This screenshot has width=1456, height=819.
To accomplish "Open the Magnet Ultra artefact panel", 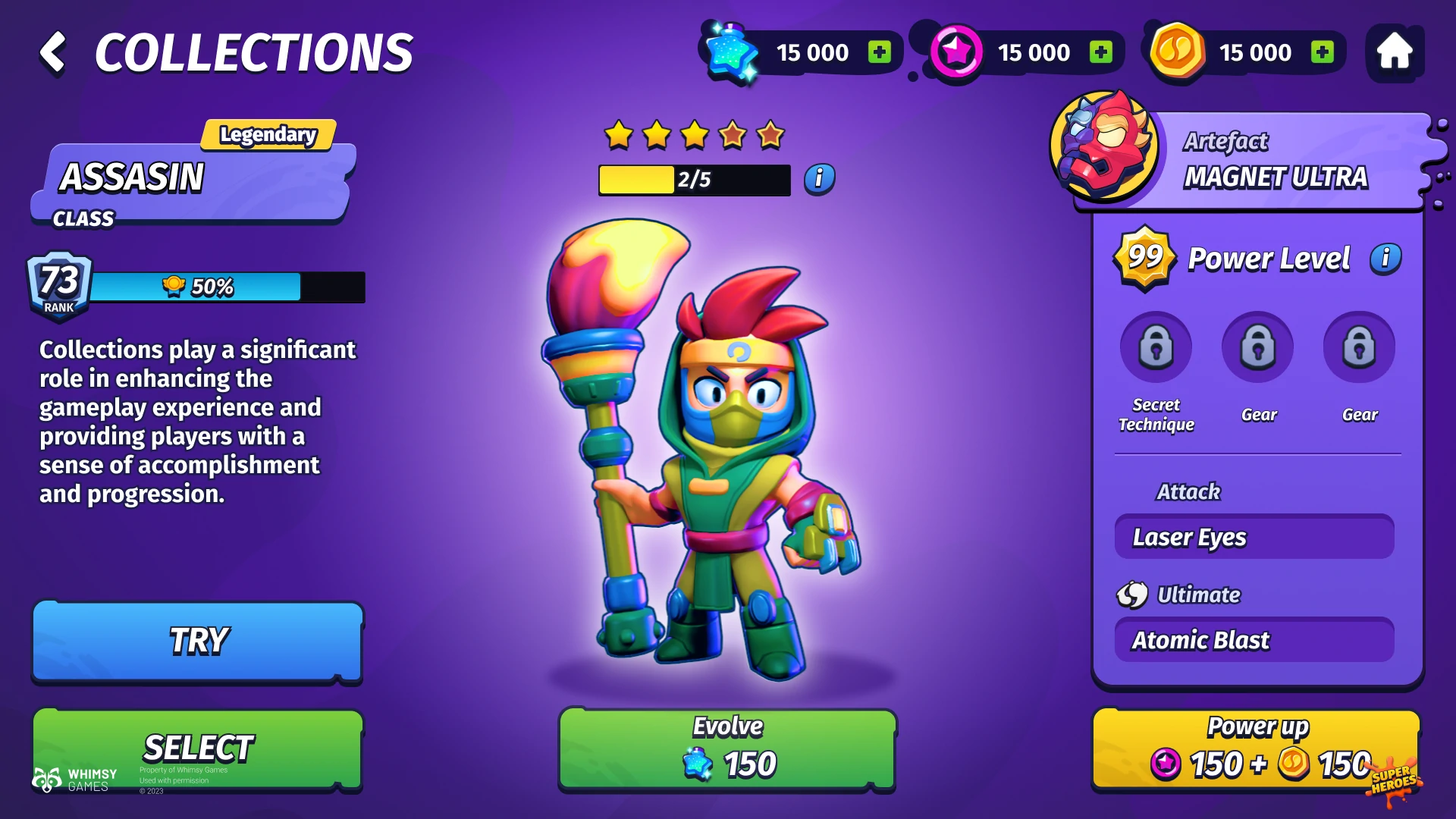I will click(x=1251, y=159).
